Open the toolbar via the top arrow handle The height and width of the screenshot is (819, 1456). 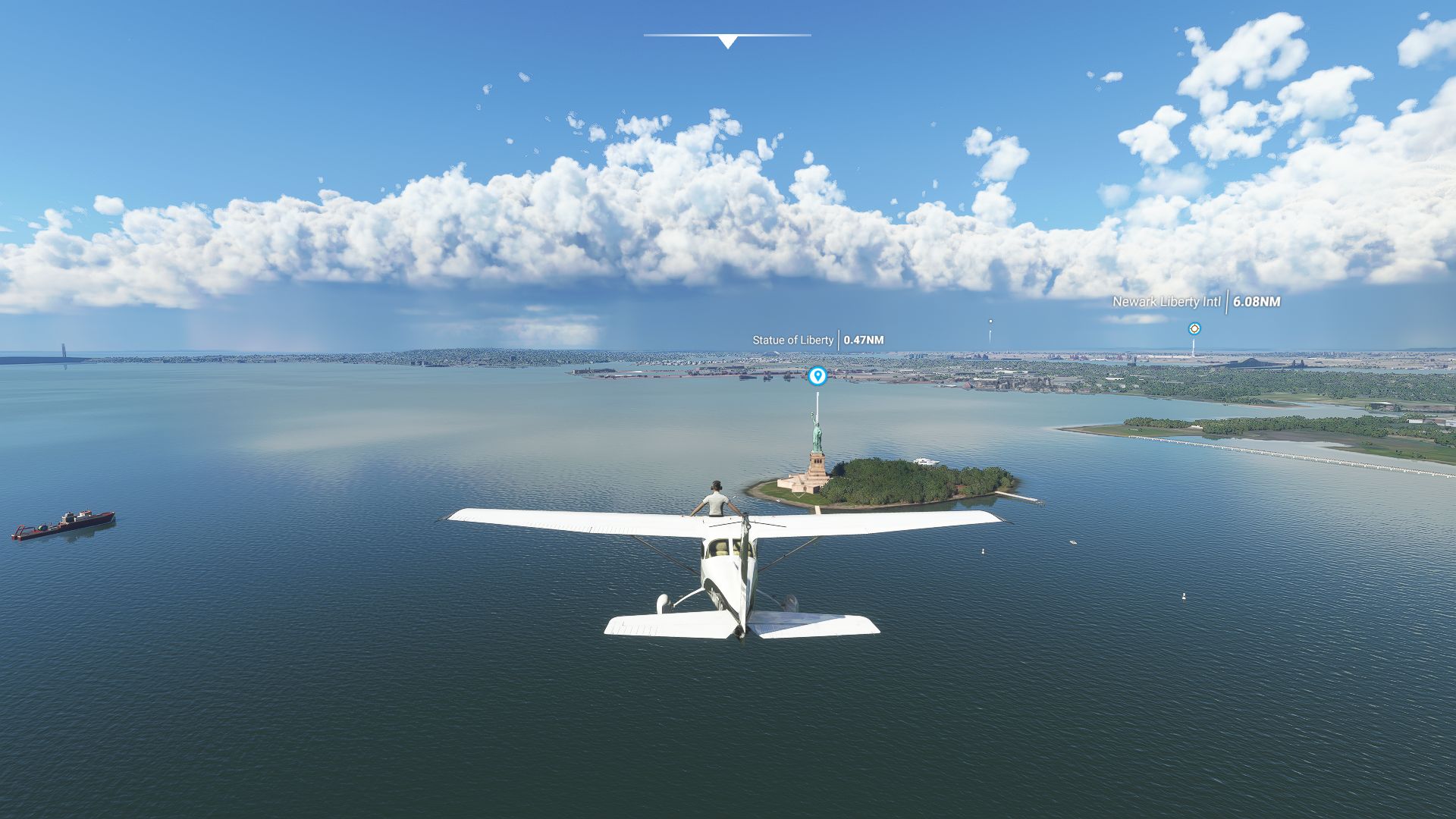click(727, 41)
